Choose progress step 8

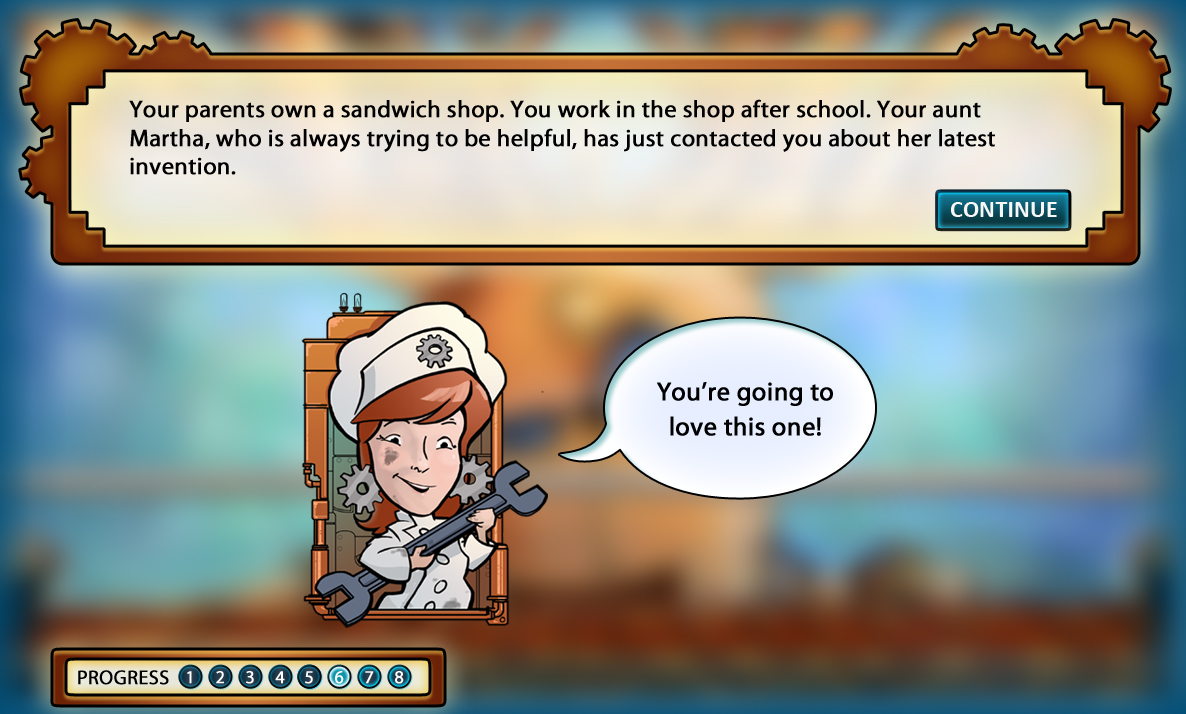tap(399, 678)
